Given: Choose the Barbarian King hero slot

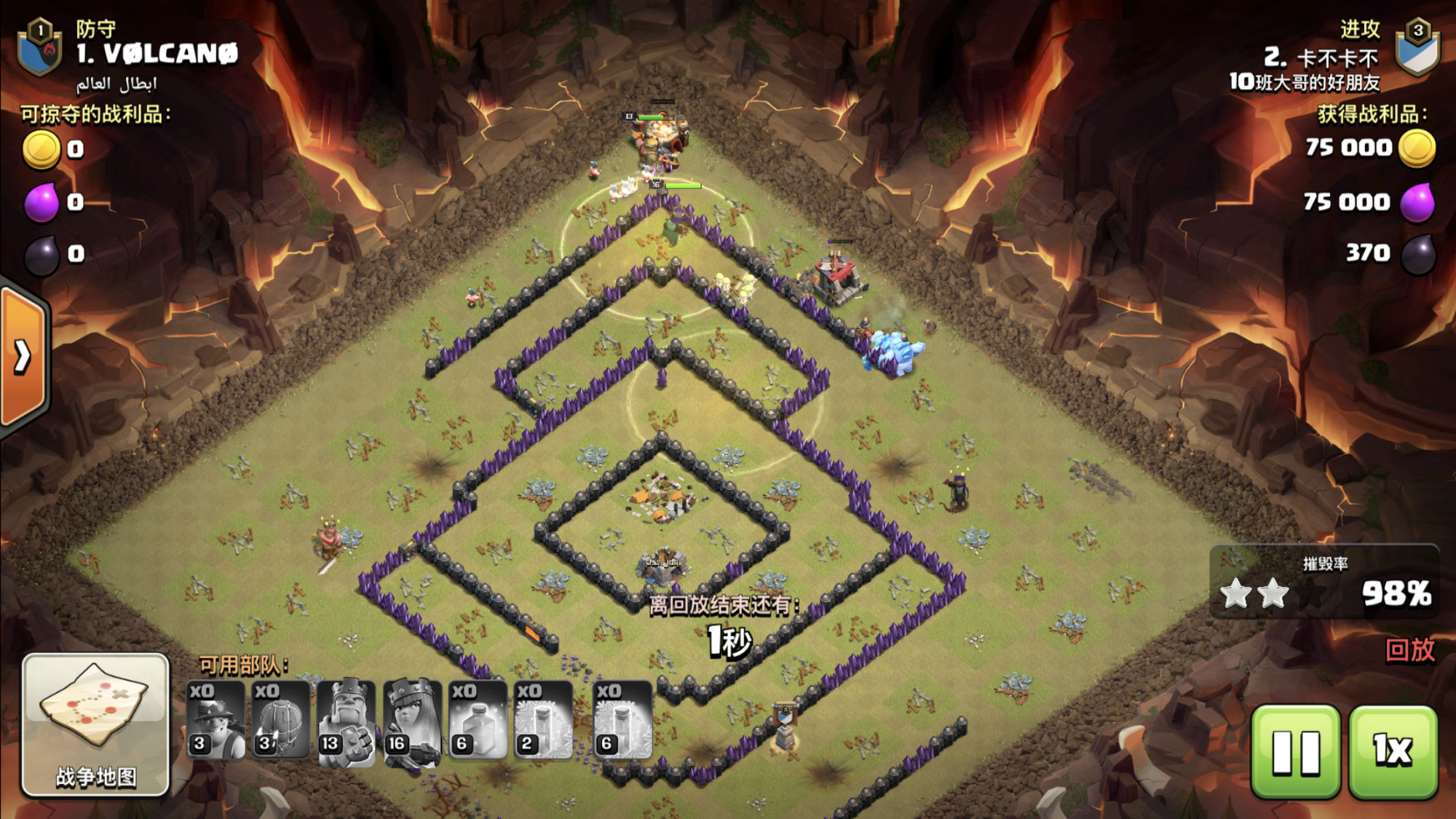Looking at the screenshot, I should click(x=347, y=721).
